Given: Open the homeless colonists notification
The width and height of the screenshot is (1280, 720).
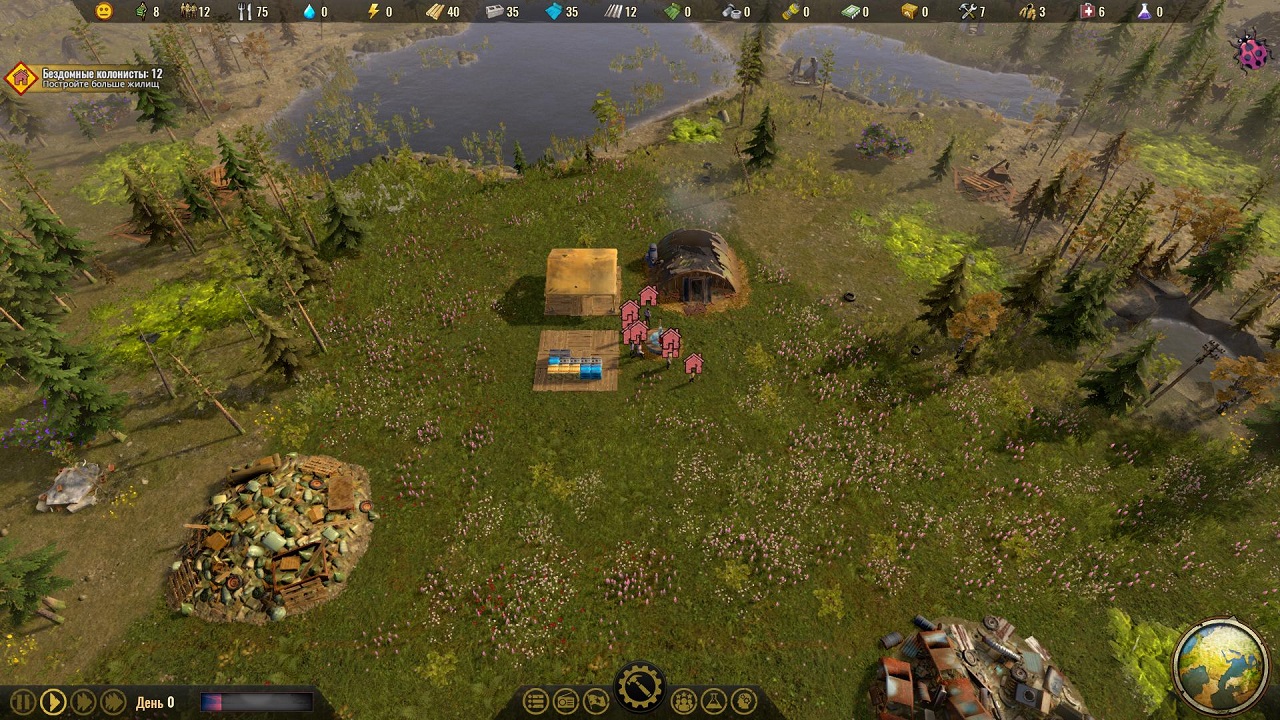Looking at the screenshot, I should 22,78.
